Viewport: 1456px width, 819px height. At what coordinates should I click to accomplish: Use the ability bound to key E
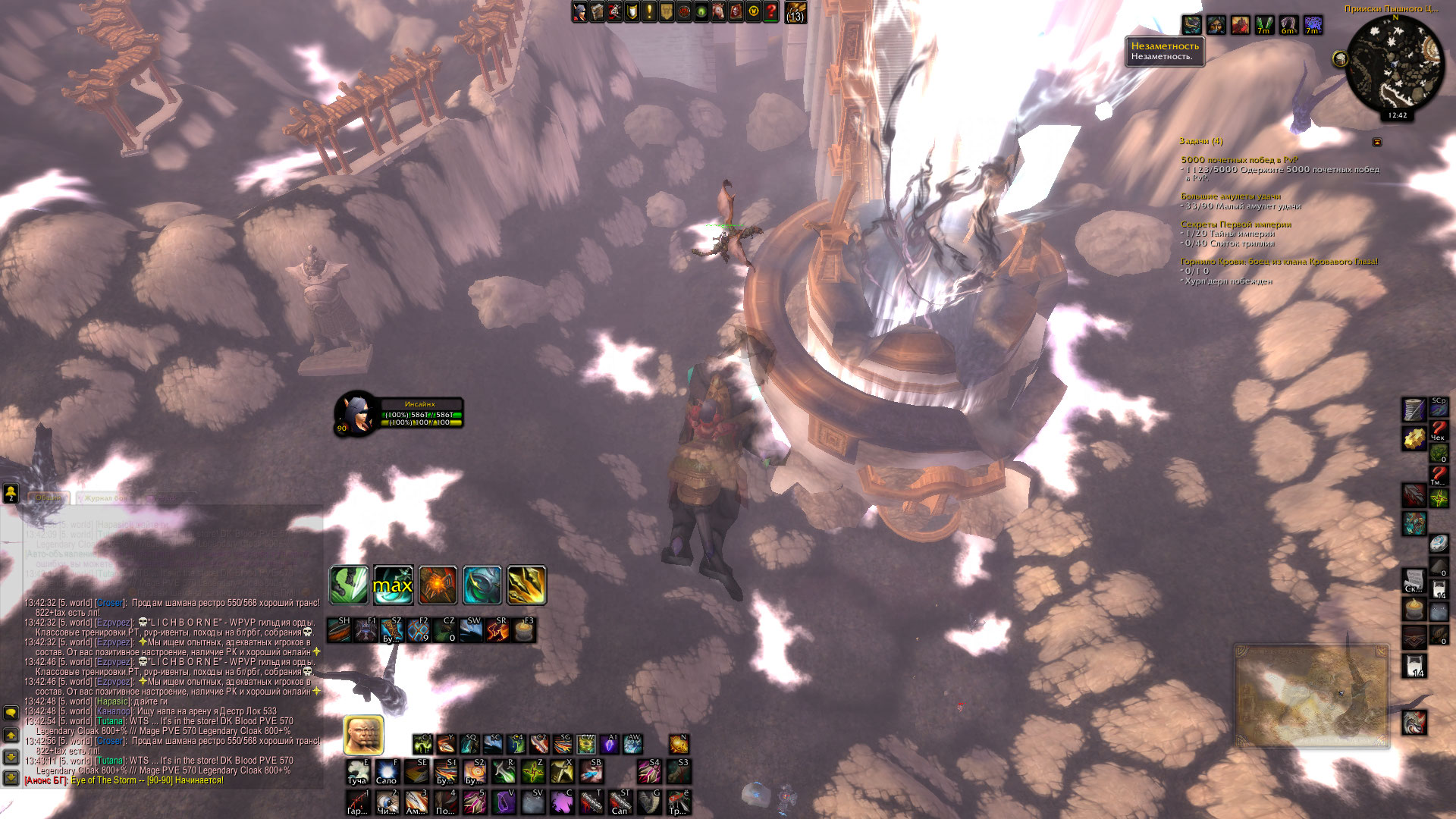[358, 772]
